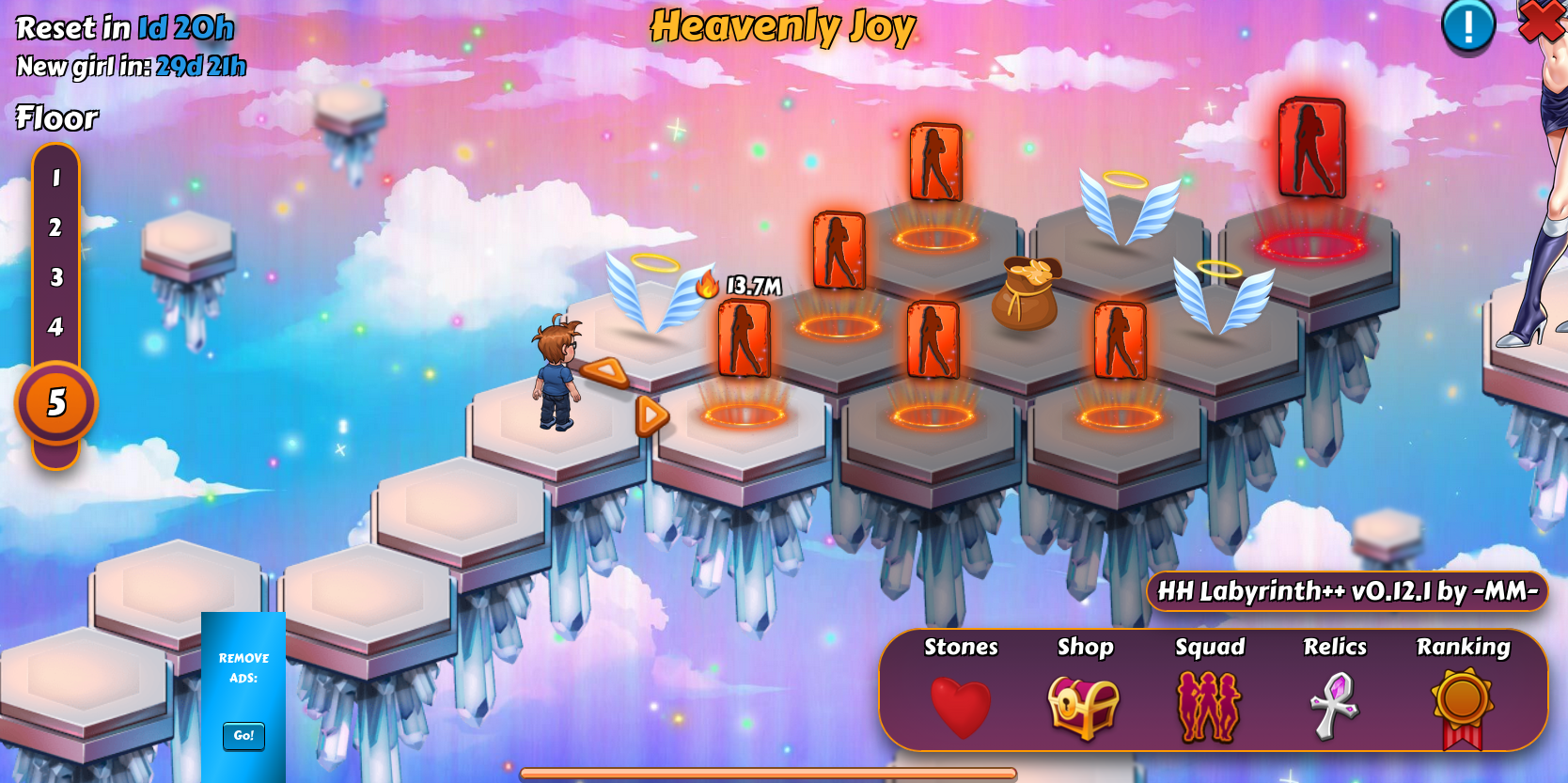The image size is (1568, 783).
Task: Select current floor 5 orange circle
Action: point(56,402)
